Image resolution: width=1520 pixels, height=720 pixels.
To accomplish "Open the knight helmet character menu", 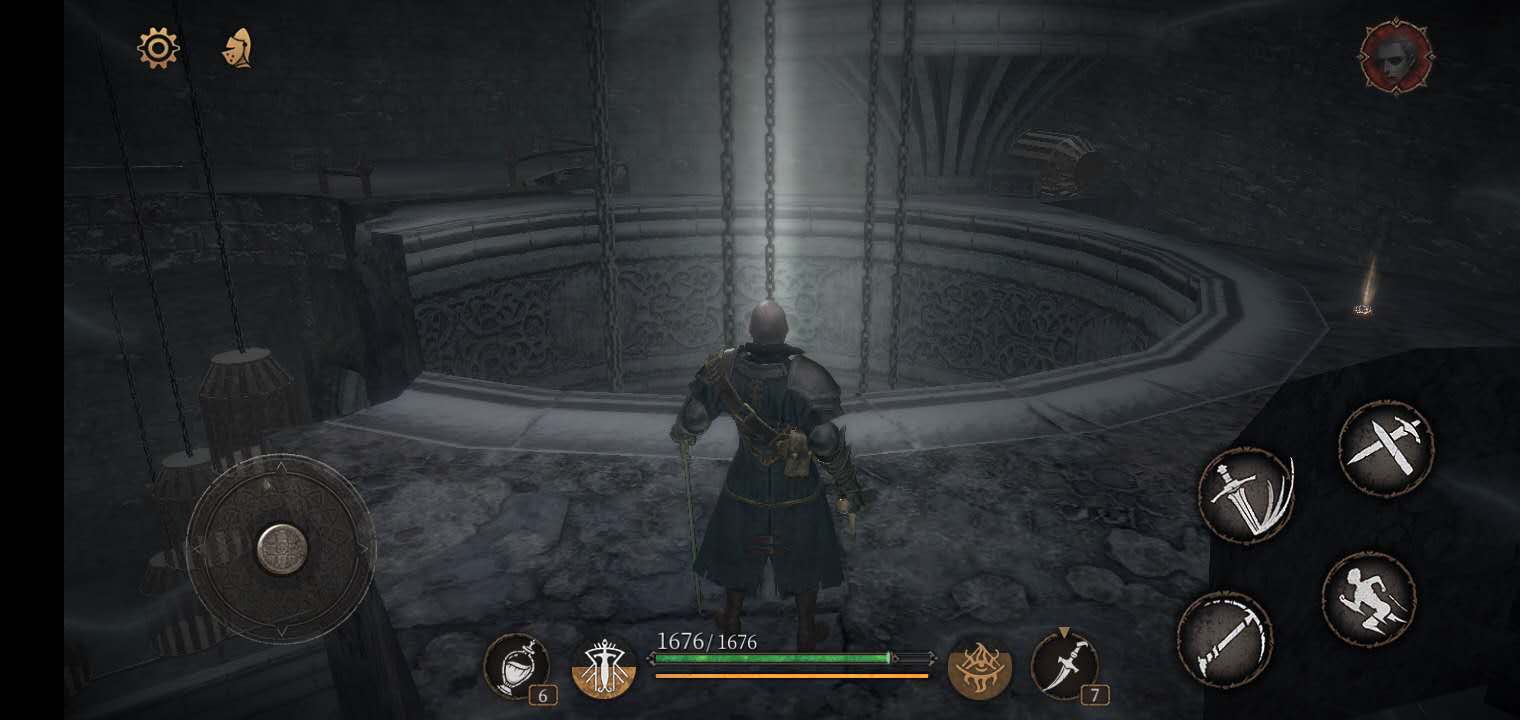I will 237,48.
